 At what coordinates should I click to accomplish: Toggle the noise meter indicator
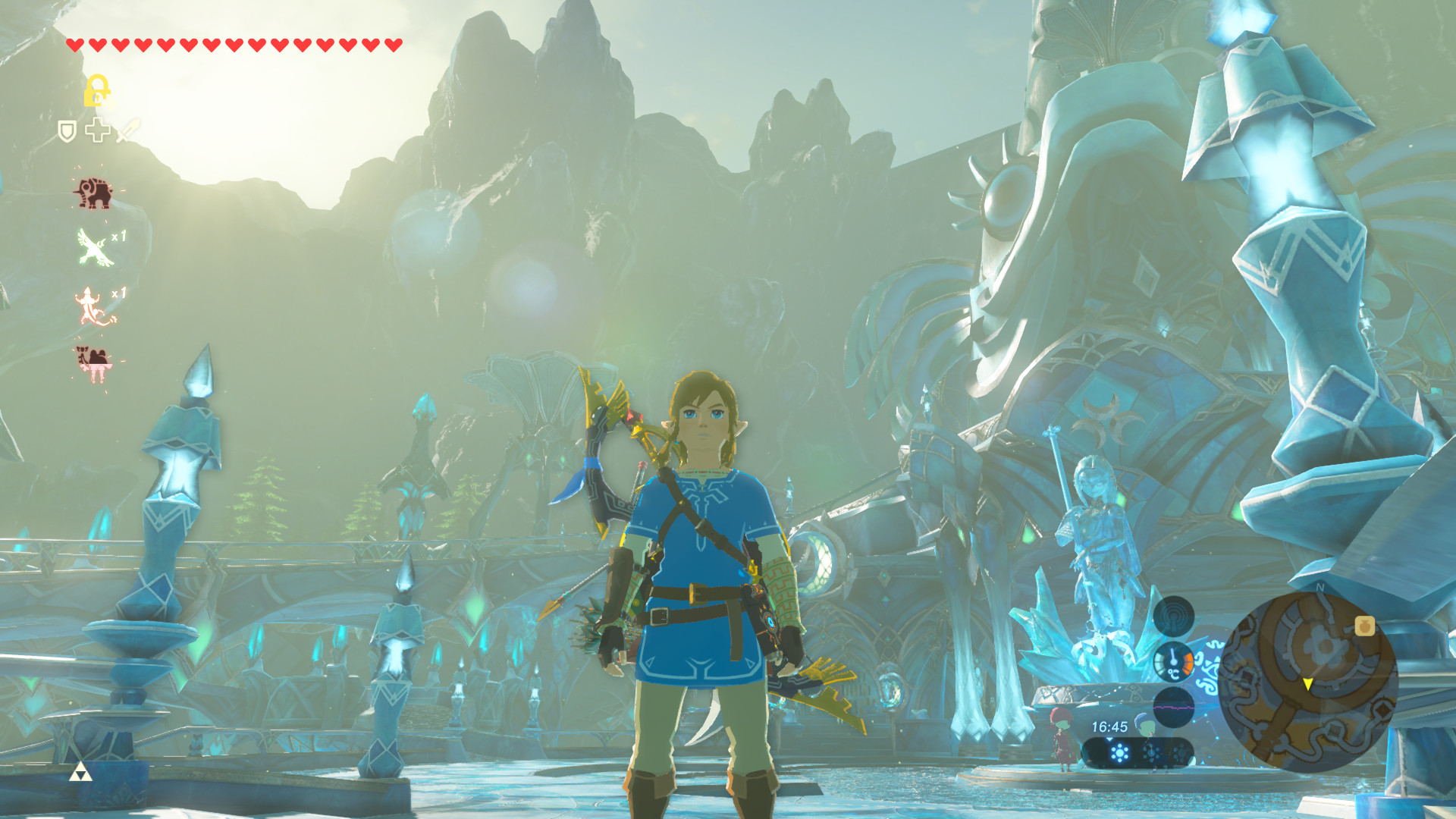1173,708
